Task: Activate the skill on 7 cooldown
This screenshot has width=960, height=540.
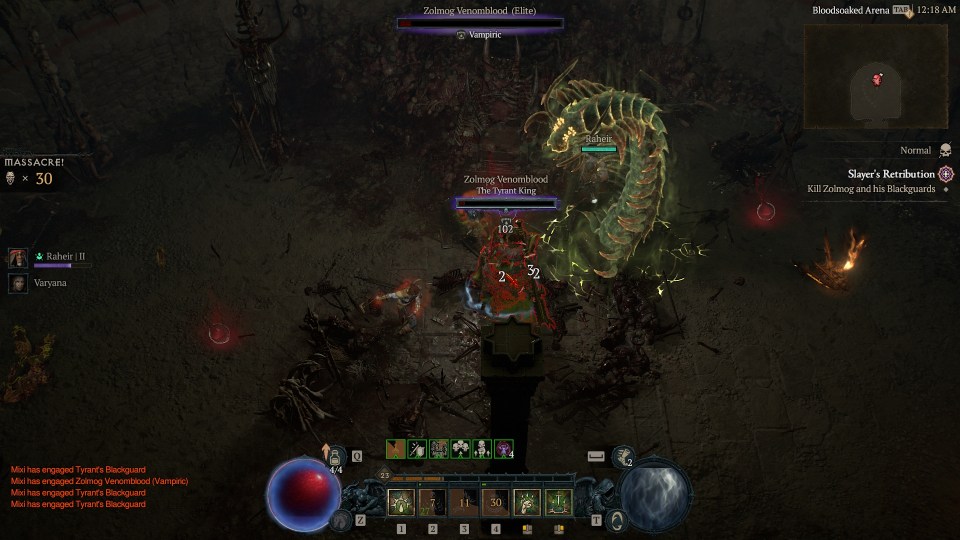Action: [432, 503]
